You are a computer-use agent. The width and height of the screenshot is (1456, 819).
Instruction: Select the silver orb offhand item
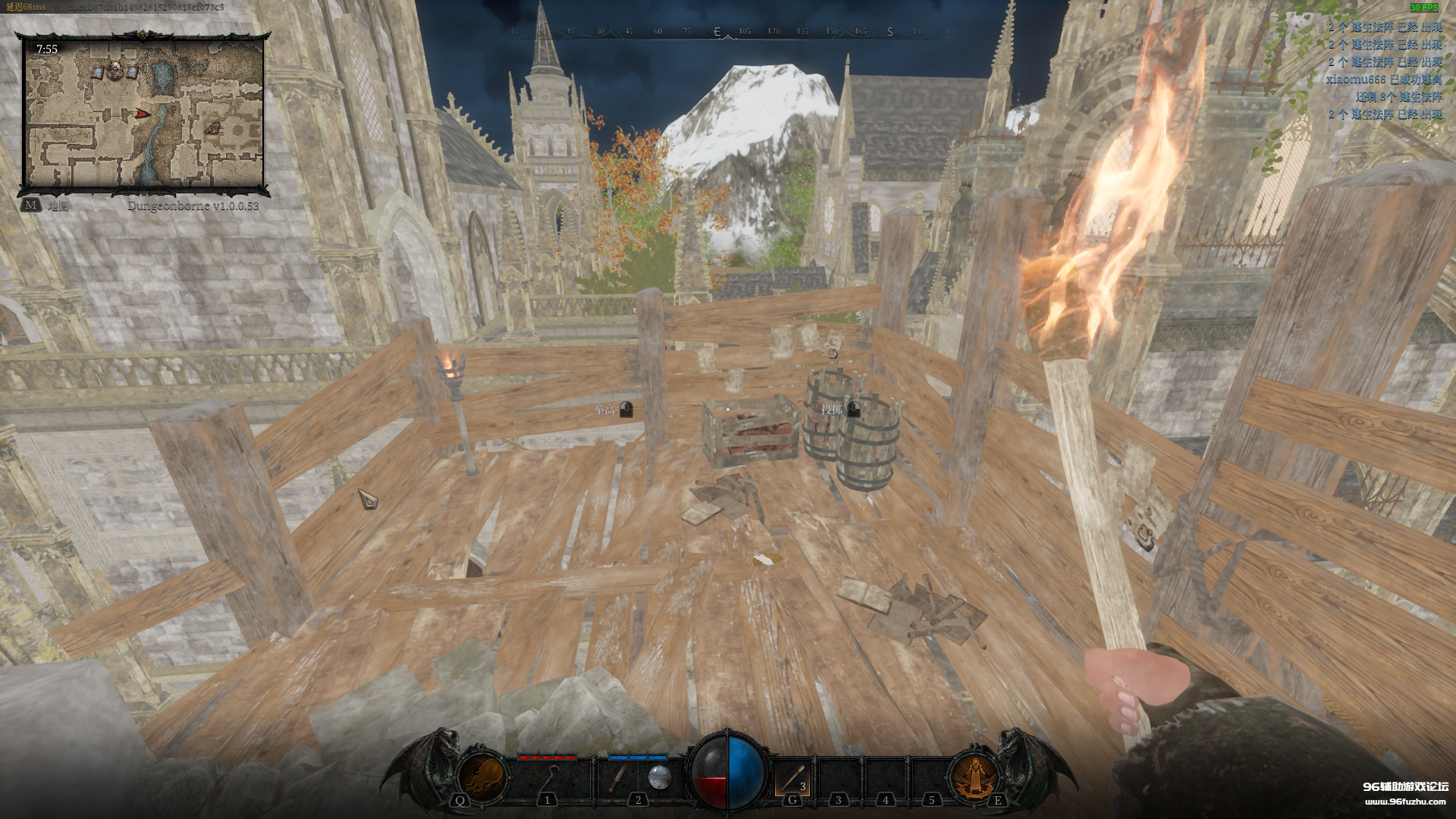(659, 777)
